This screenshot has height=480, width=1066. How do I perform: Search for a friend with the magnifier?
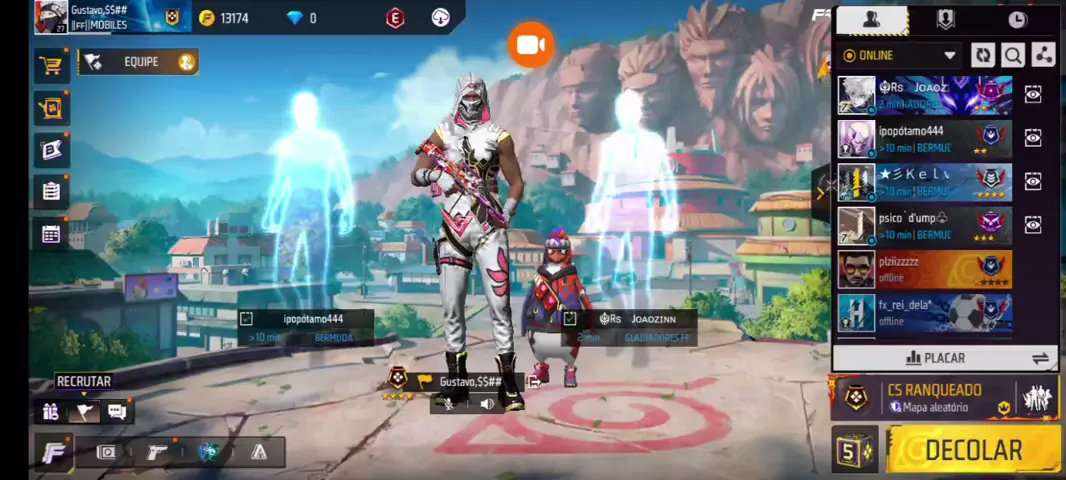[1012, 55]
